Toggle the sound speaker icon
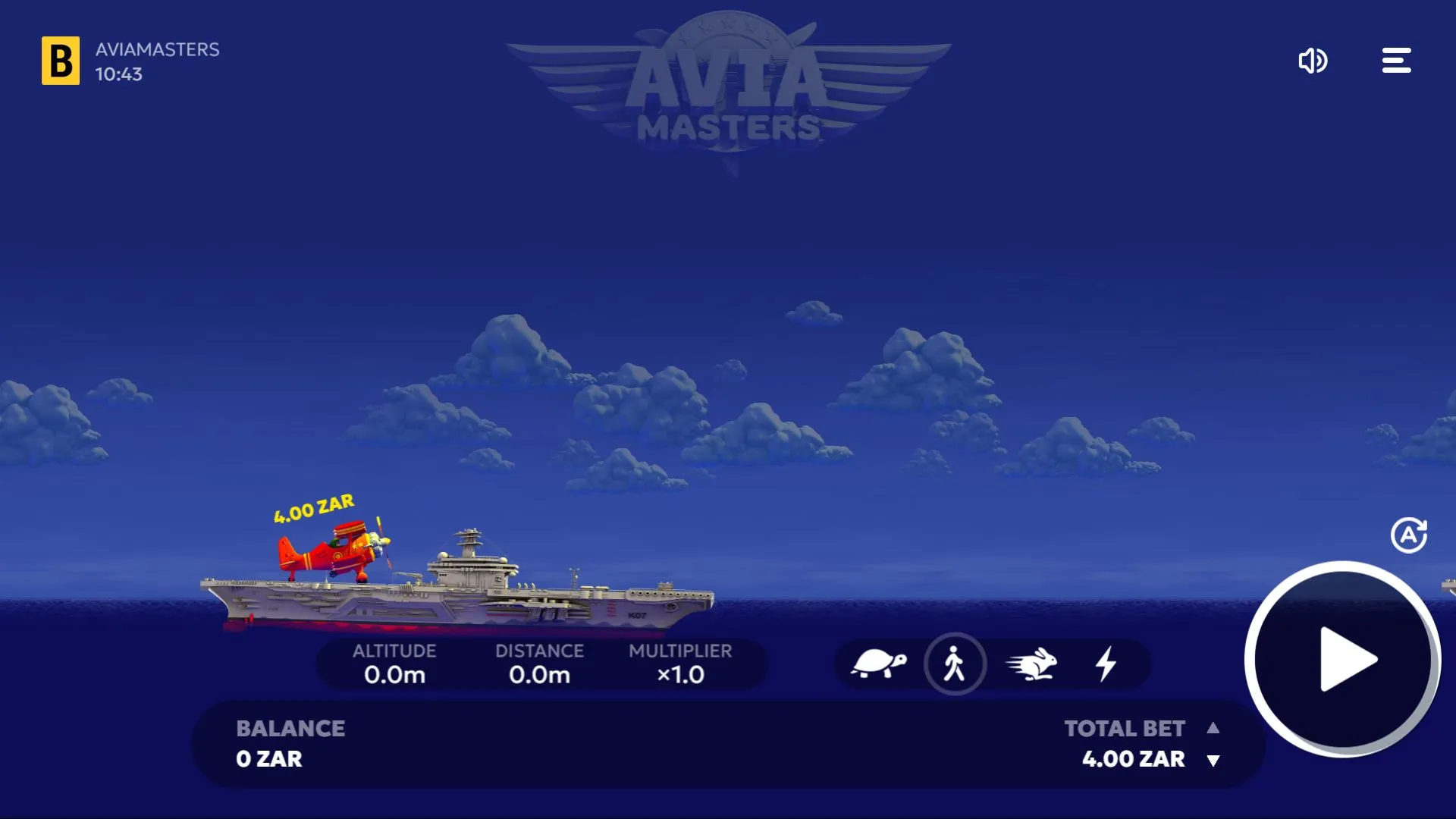The width and height of the screenshot is (1456, 819). tap(1313, 61)
